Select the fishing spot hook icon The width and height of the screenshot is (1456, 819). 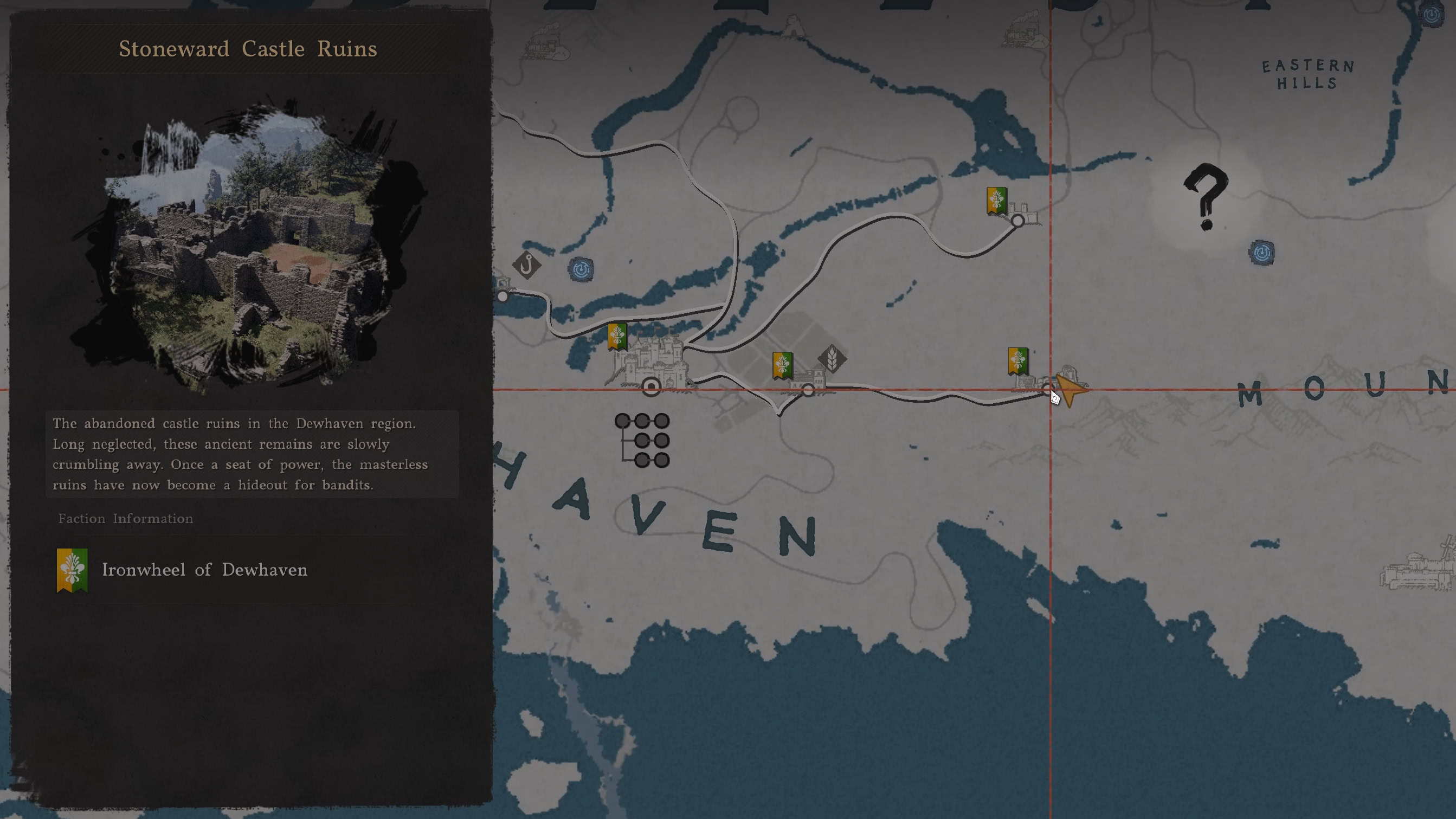[526, 266]
